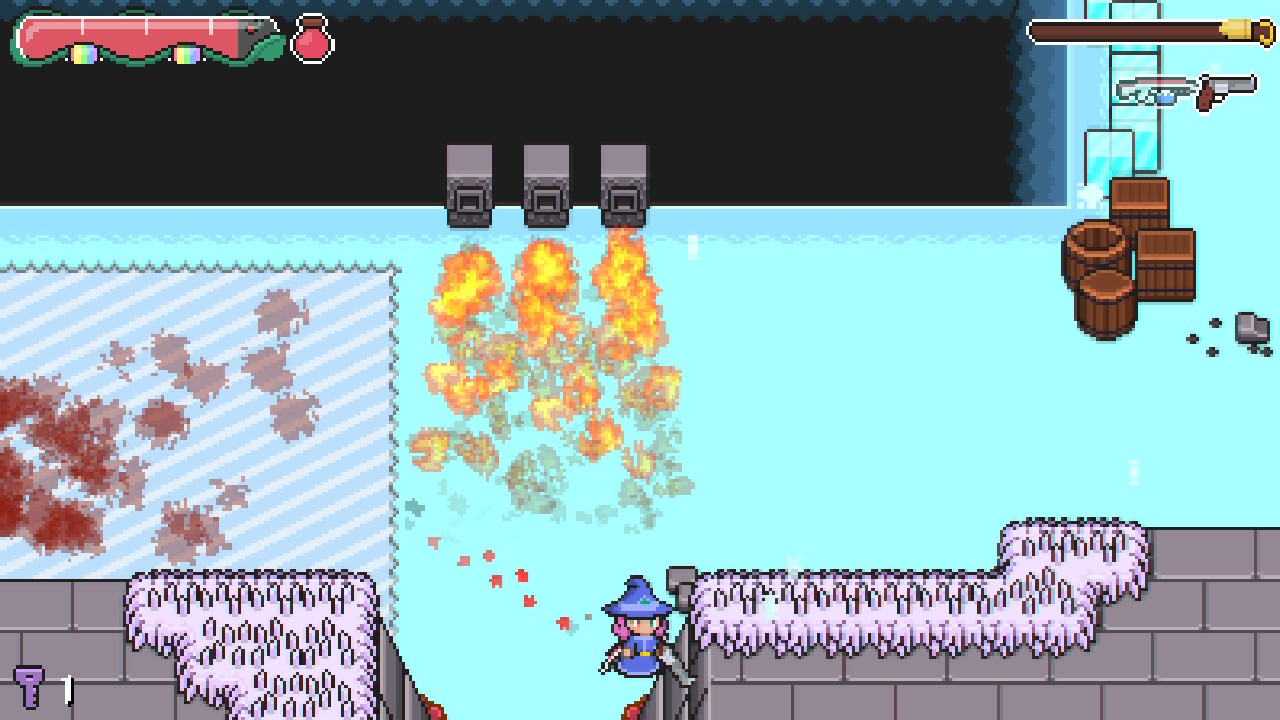Image resolution: width=1280 pixels, height=720 pixels.
Task: Click the left ceiling flamethrower turret
Action: click(468, 183)
